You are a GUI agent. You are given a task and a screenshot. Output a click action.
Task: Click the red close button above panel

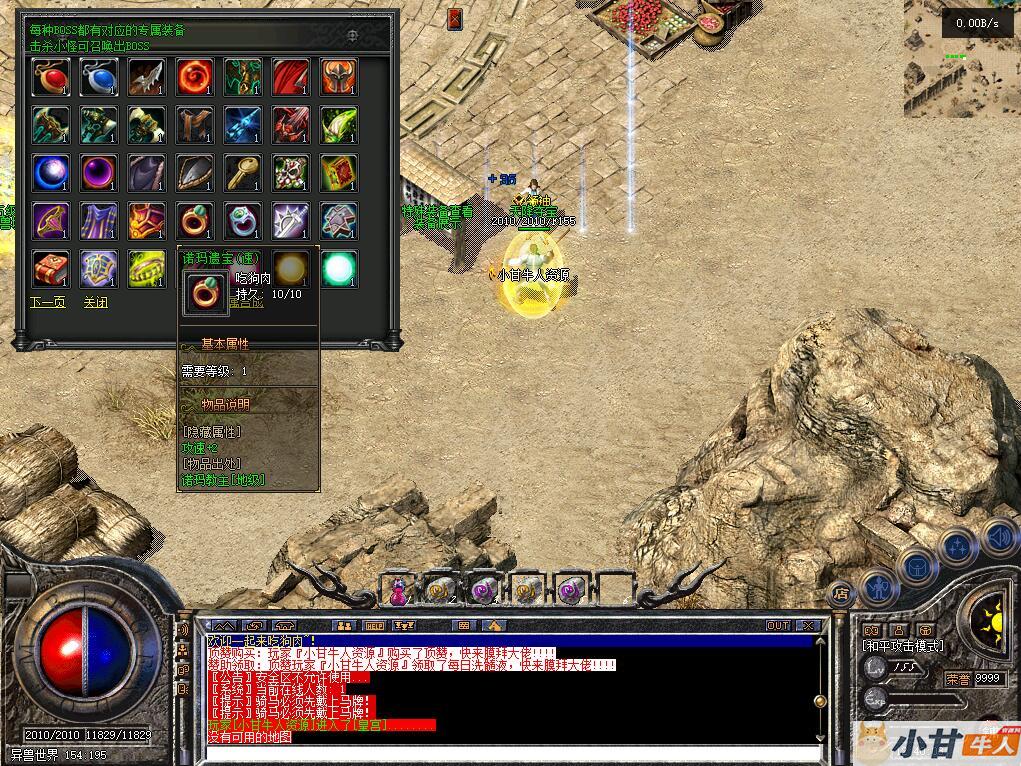coord(455,19)
